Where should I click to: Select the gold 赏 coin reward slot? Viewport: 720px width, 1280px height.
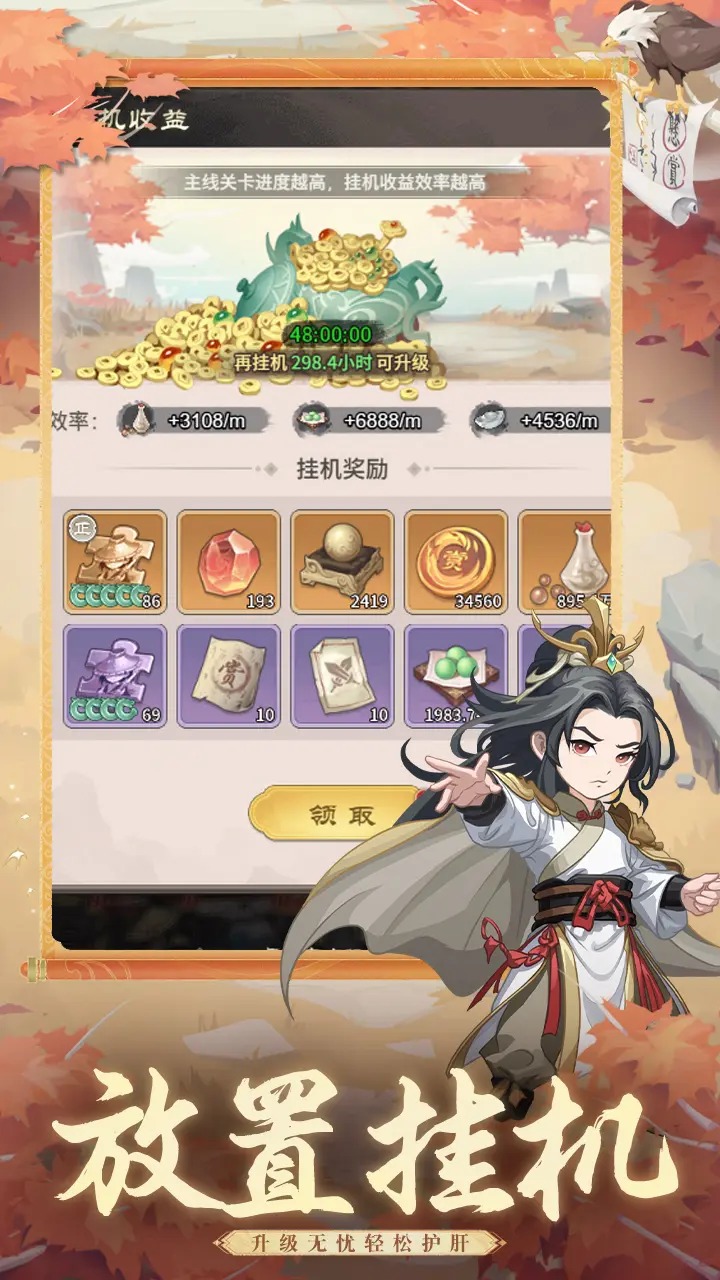click(456, 561)
